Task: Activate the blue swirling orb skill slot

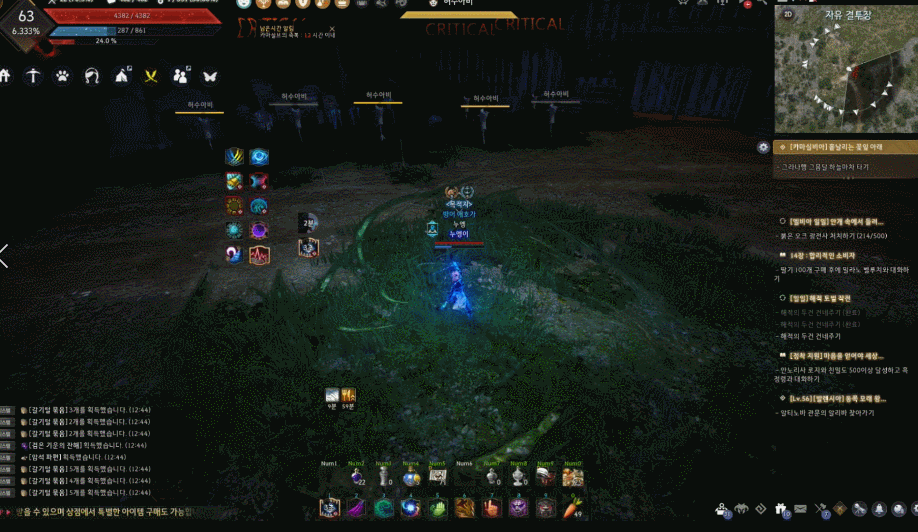Action: (410, 508)
